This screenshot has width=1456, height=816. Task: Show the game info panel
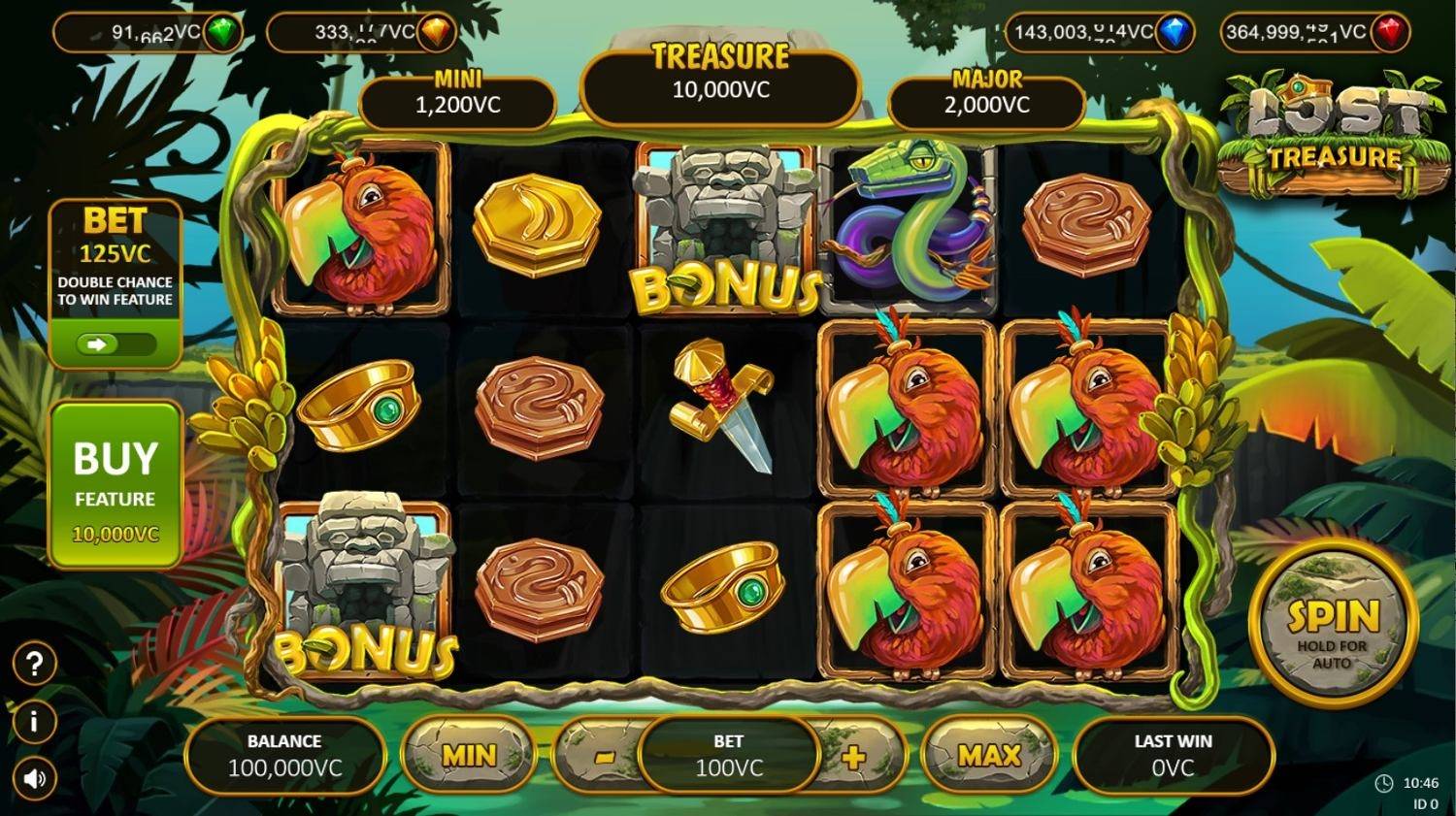coord(35,722)
